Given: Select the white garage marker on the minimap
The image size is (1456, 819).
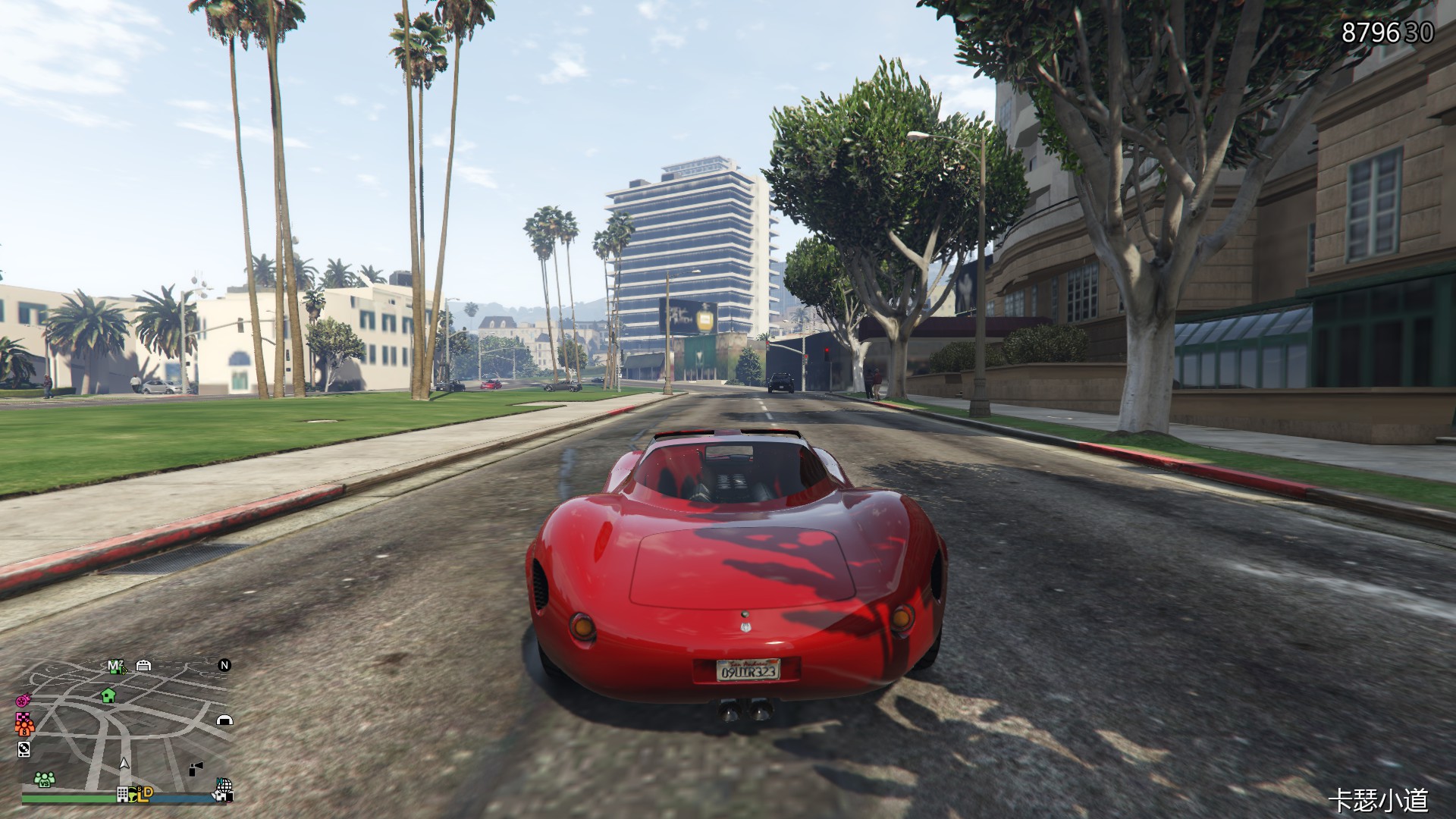Looking at the screenshot, I should [x=143, y=666].
